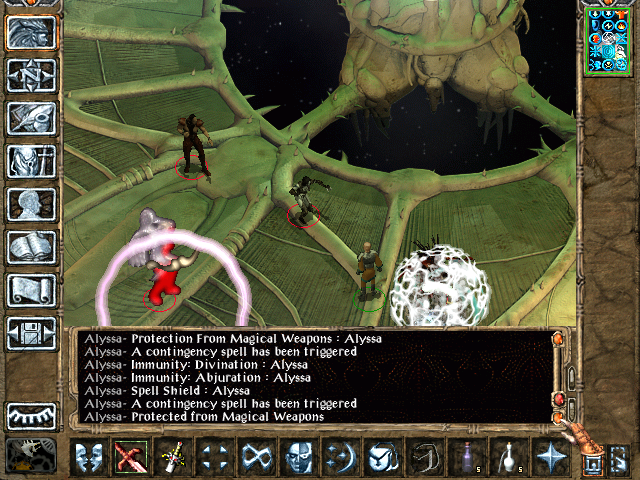Open the area map via compass button
The width and height of the screenshot is (640, 480).
32,75
